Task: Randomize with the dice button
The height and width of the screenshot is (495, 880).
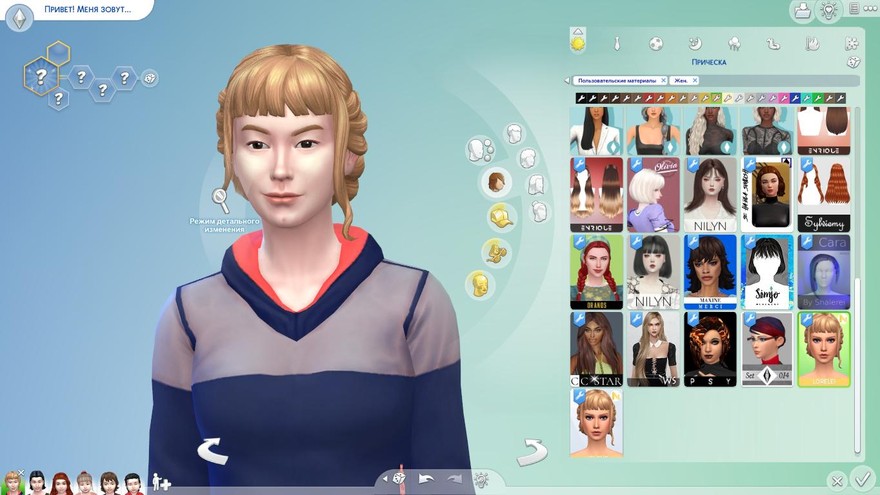Action: [x=399, y=479]
